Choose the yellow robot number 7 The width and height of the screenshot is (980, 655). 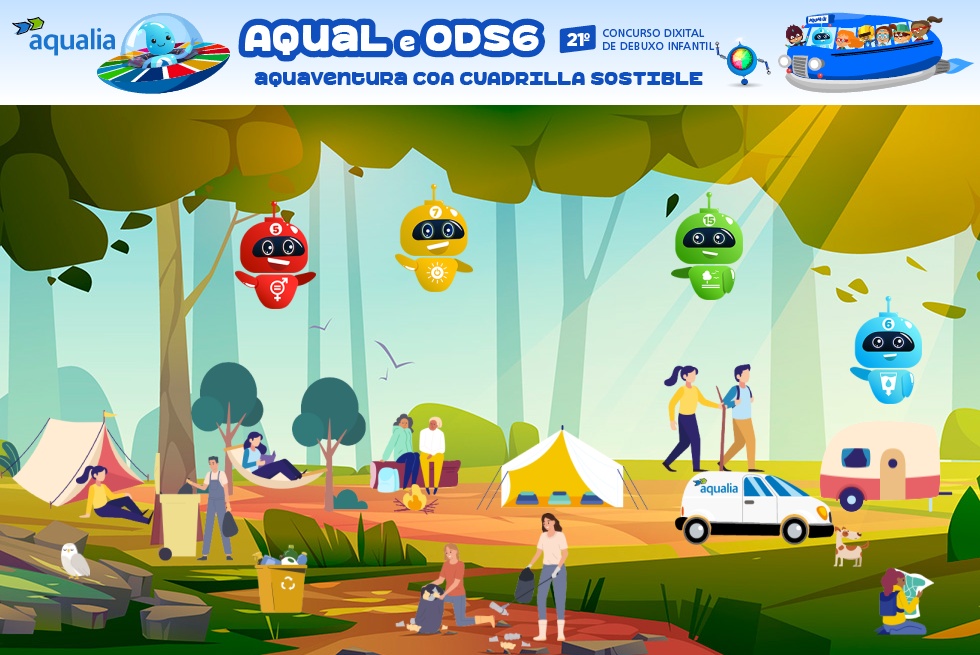tap(434, 242)
